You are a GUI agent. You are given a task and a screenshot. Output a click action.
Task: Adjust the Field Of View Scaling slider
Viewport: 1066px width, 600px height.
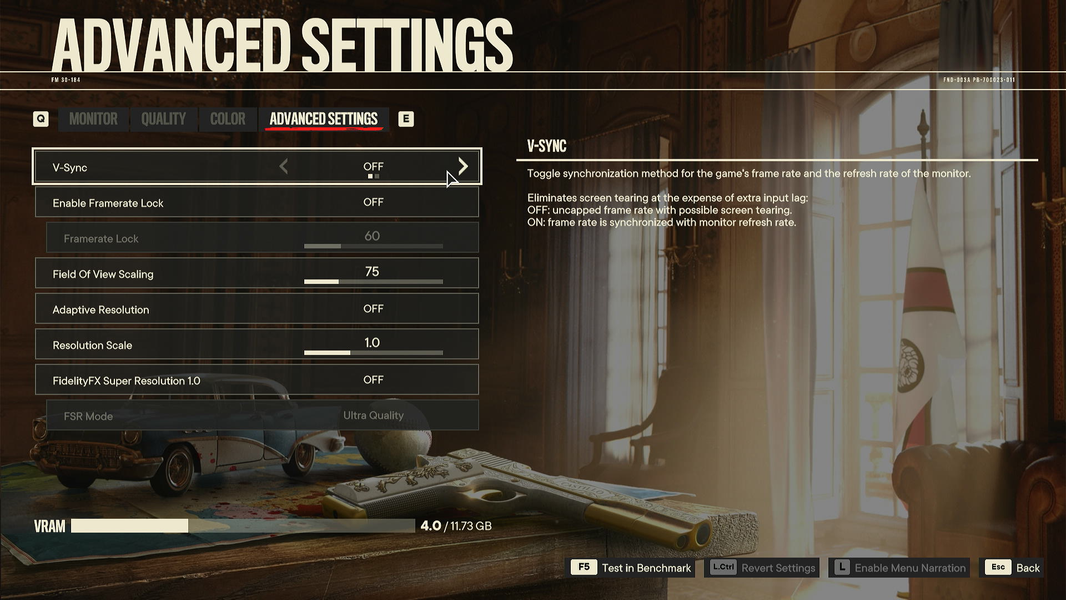[373, 282]
